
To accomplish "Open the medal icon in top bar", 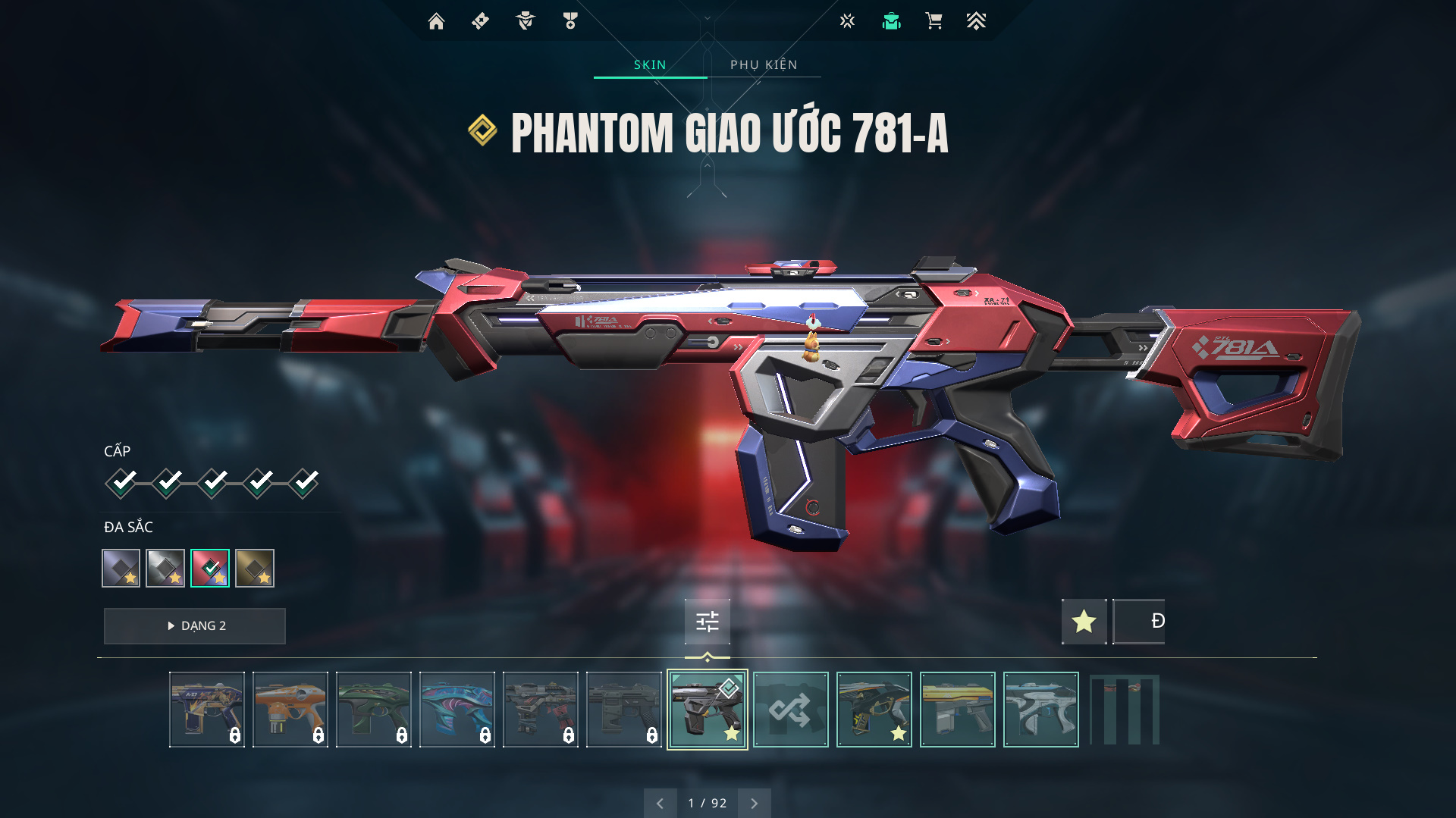I will click(570, 21).
